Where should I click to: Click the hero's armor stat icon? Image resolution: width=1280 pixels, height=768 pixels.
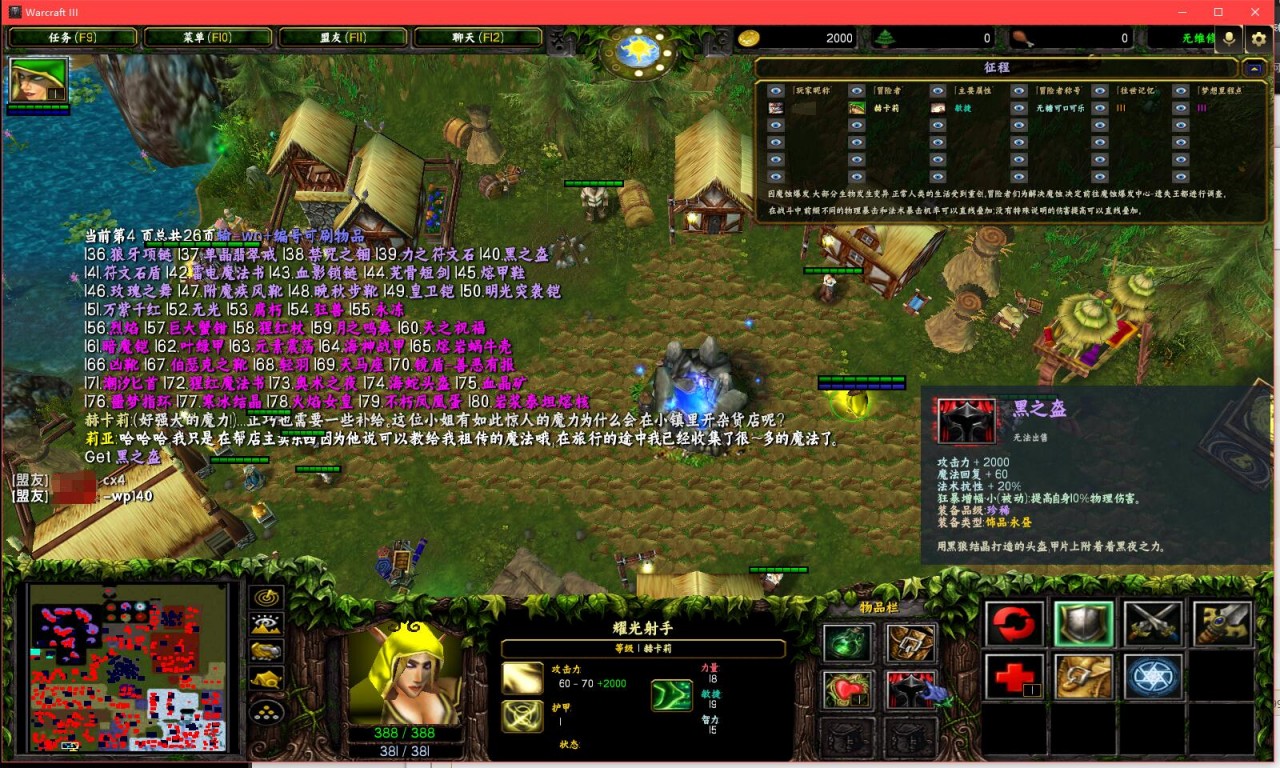[x=520, y=717]
